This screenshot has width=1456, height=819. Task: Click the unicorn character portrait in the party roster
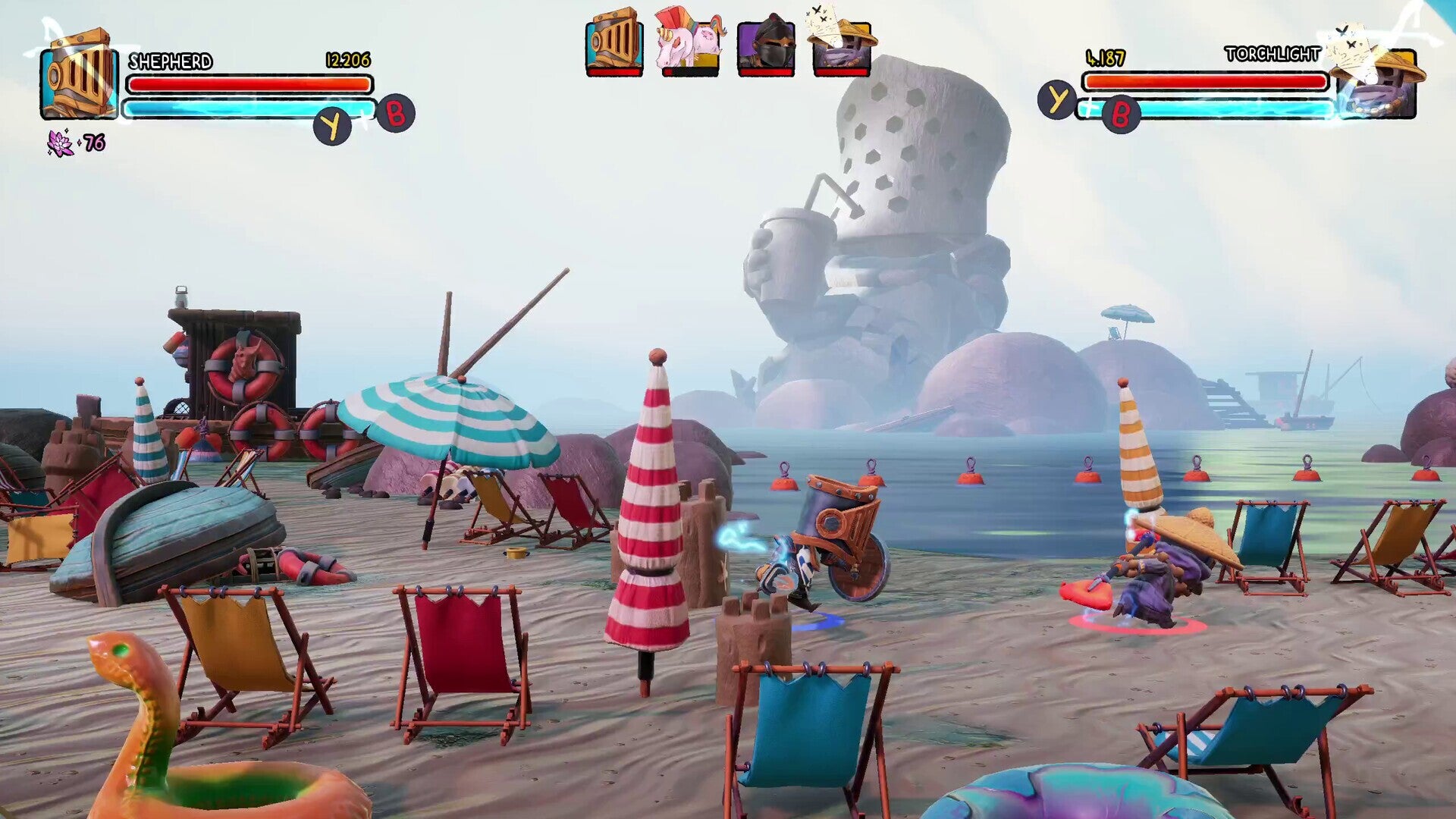tap(689, 42)
